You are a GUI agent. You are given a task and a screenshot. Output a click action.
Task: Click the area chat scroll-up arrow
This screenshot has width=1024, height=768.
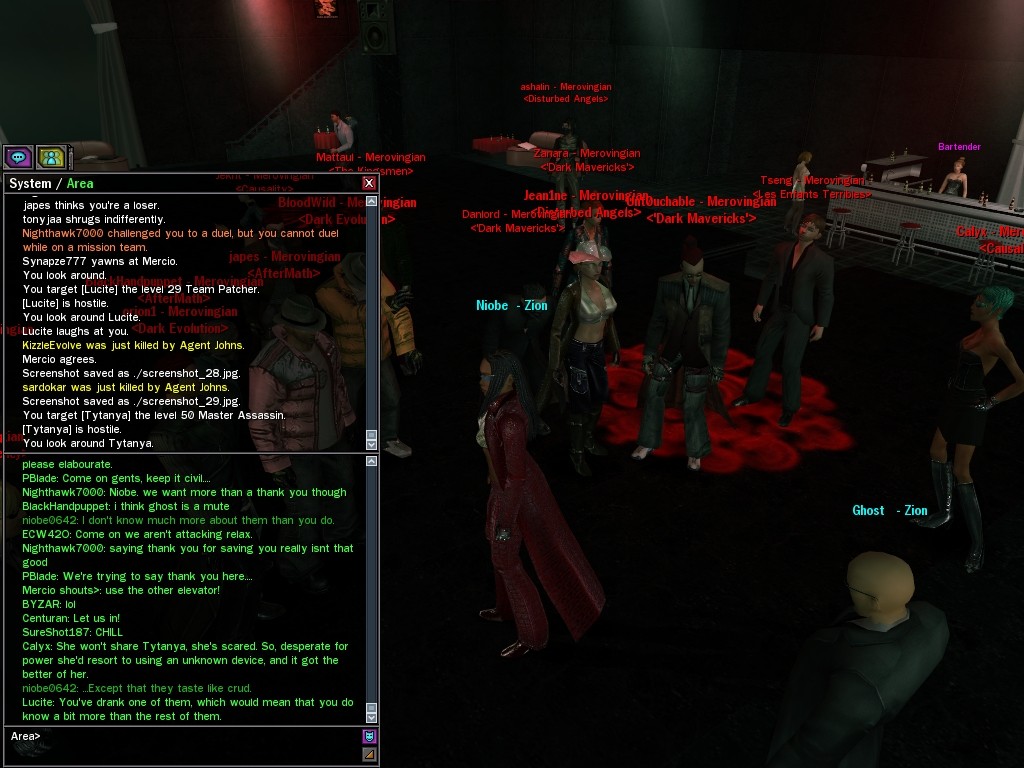pos(372,462)
